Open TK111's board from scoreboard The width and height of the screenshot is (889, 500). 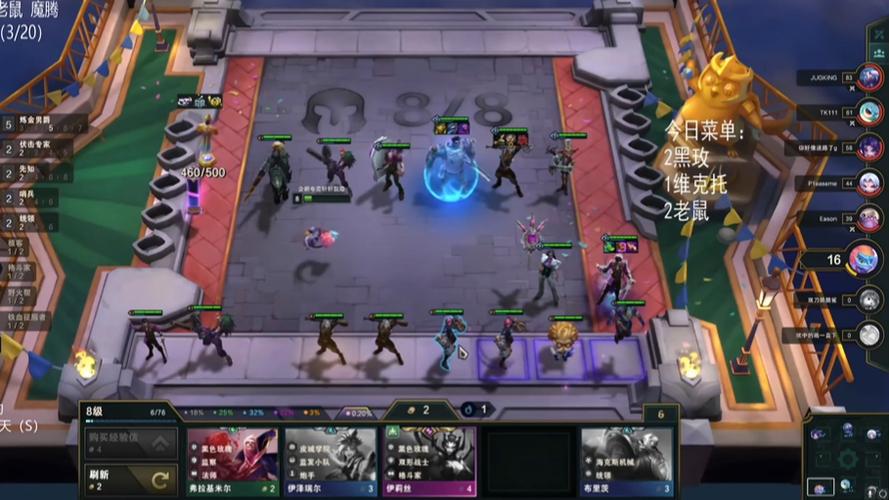[x=868, y=113]
